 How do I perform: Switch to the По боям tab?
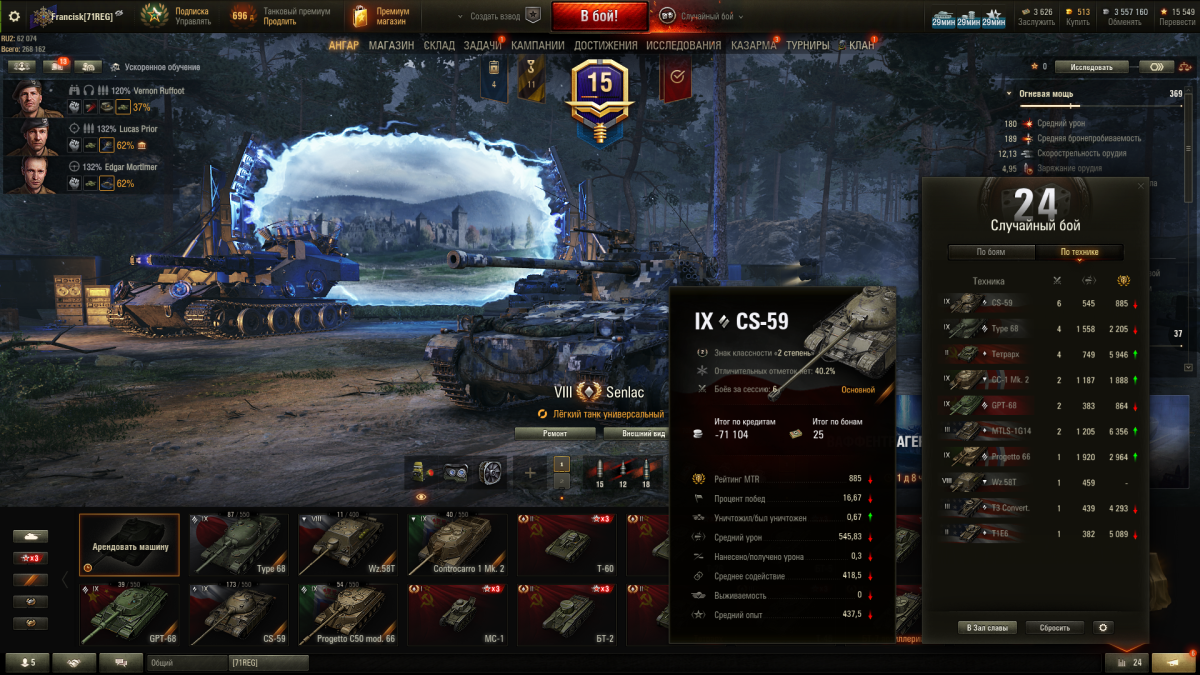[990, 252]
